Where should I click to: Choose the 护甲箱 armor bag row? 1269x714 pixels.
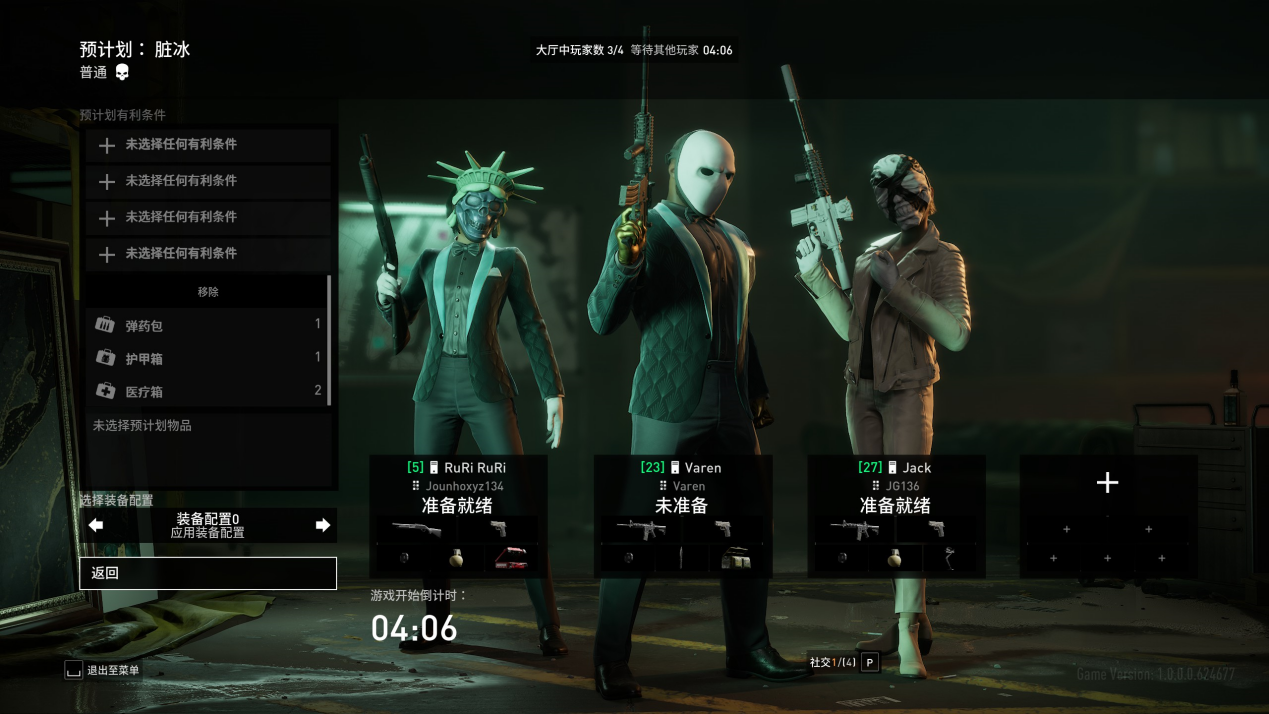coord(207,358)
